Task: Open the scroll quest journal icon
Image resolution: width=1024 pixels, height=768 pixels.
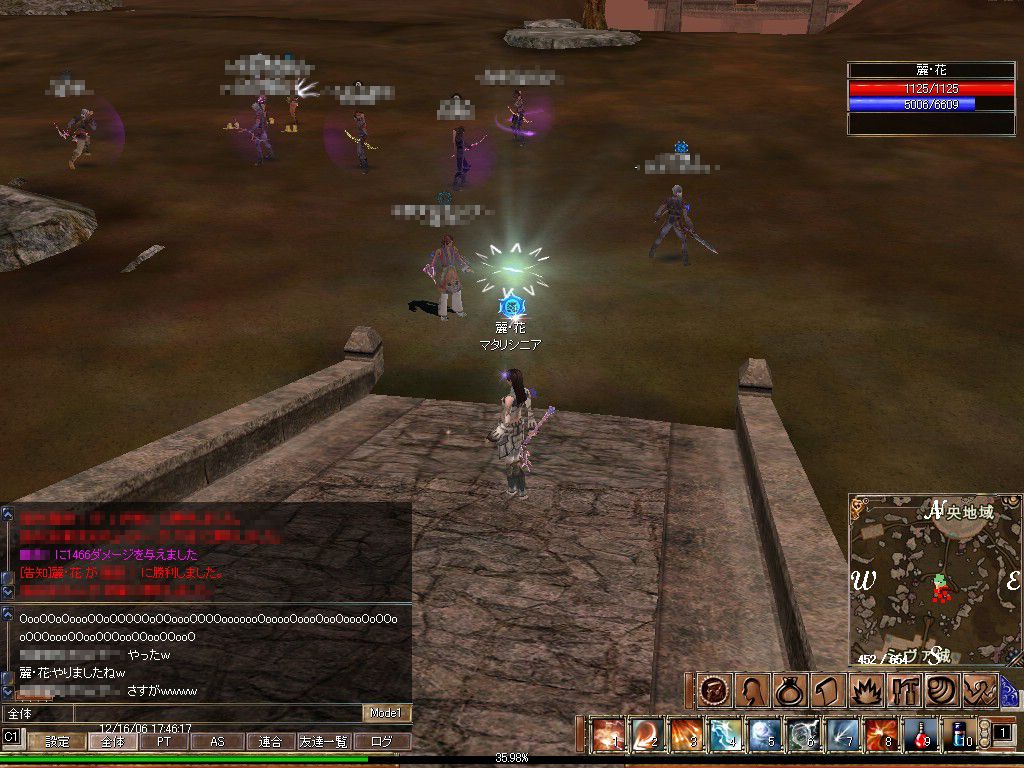Action: coord(824,690)
